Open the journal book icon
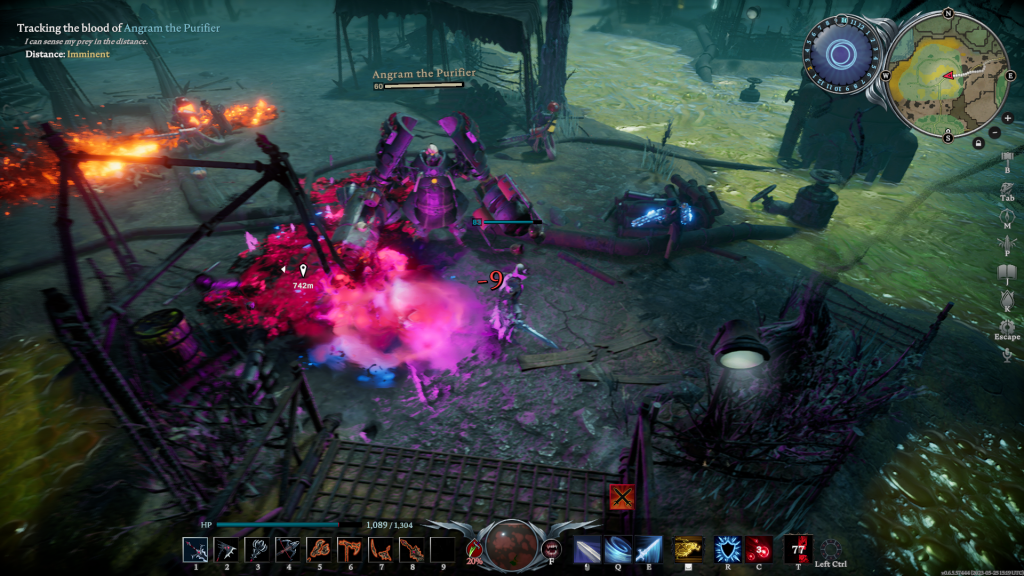 (x=1007, y=269)
